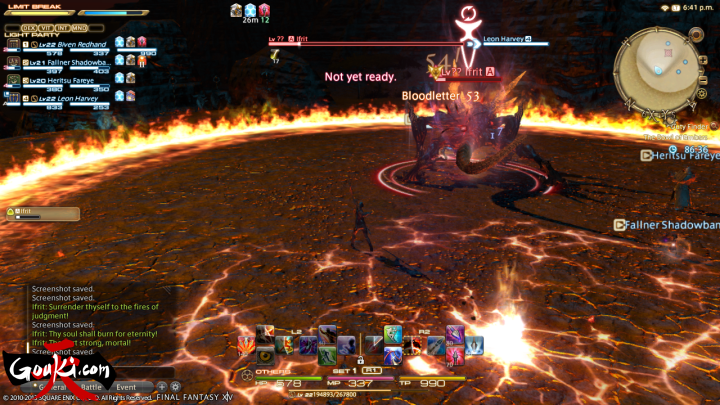Open chat log settings gear
Image resolution: width=720 pixels, height=405 pixels.
tap(175, 386)
